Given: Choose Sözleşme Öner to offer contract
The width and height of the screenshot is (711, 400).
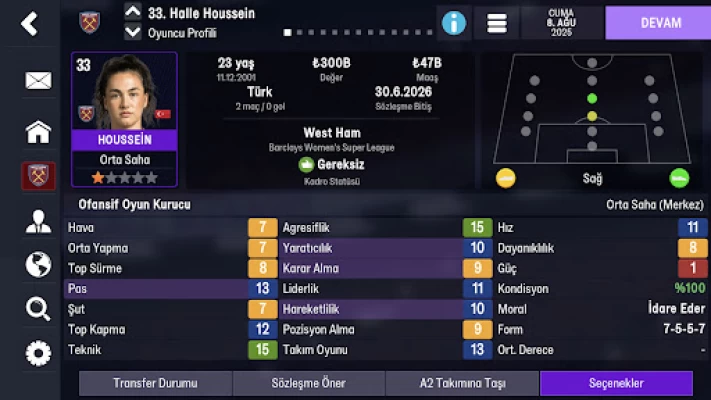Looking at the screenshot, I should (x=308, y=383).
